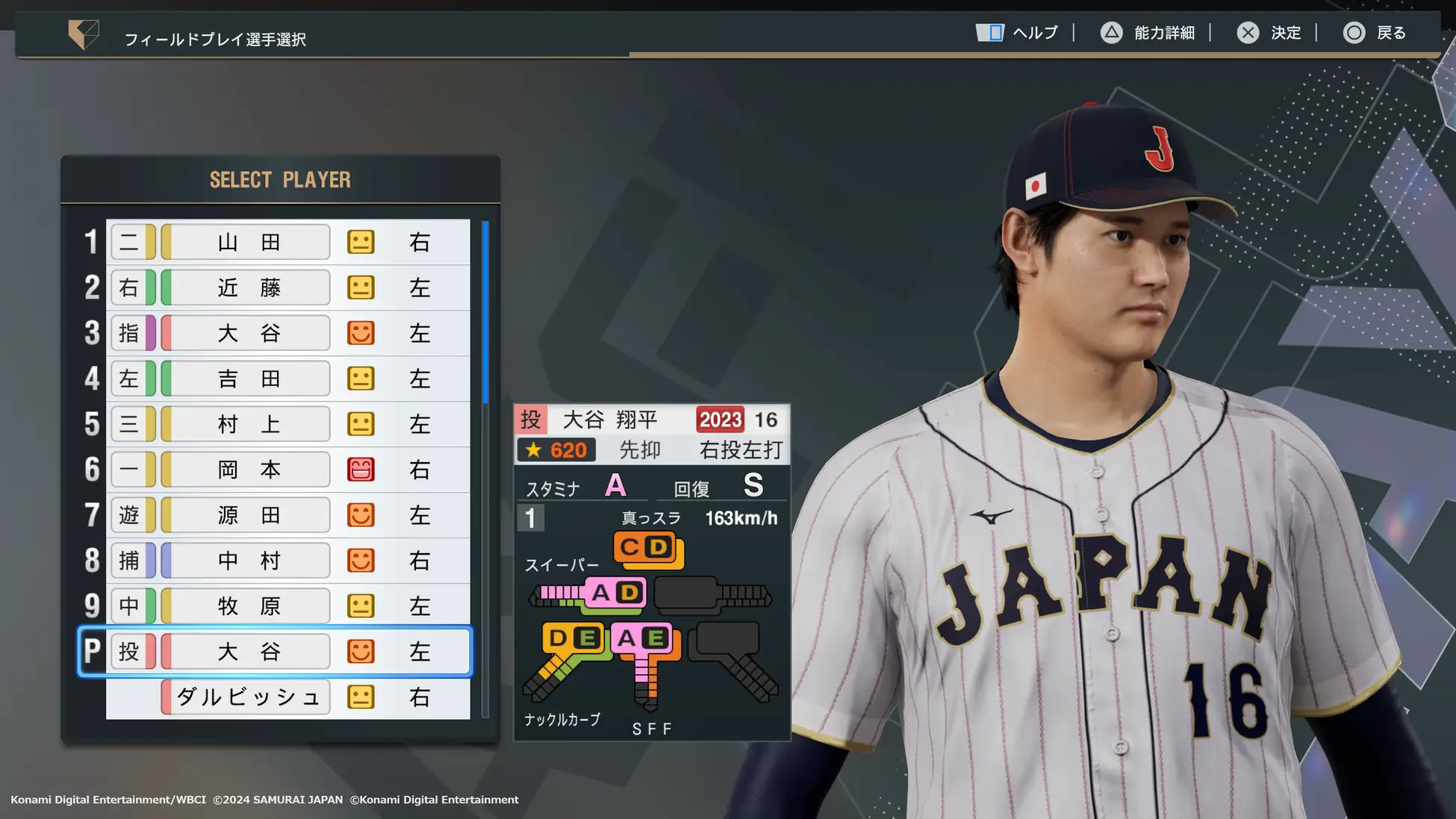The width and height of the screenshot is (1456, 819).
Task: Click the 2023 year tag on Ohtani's card
Action: (719, 419)
